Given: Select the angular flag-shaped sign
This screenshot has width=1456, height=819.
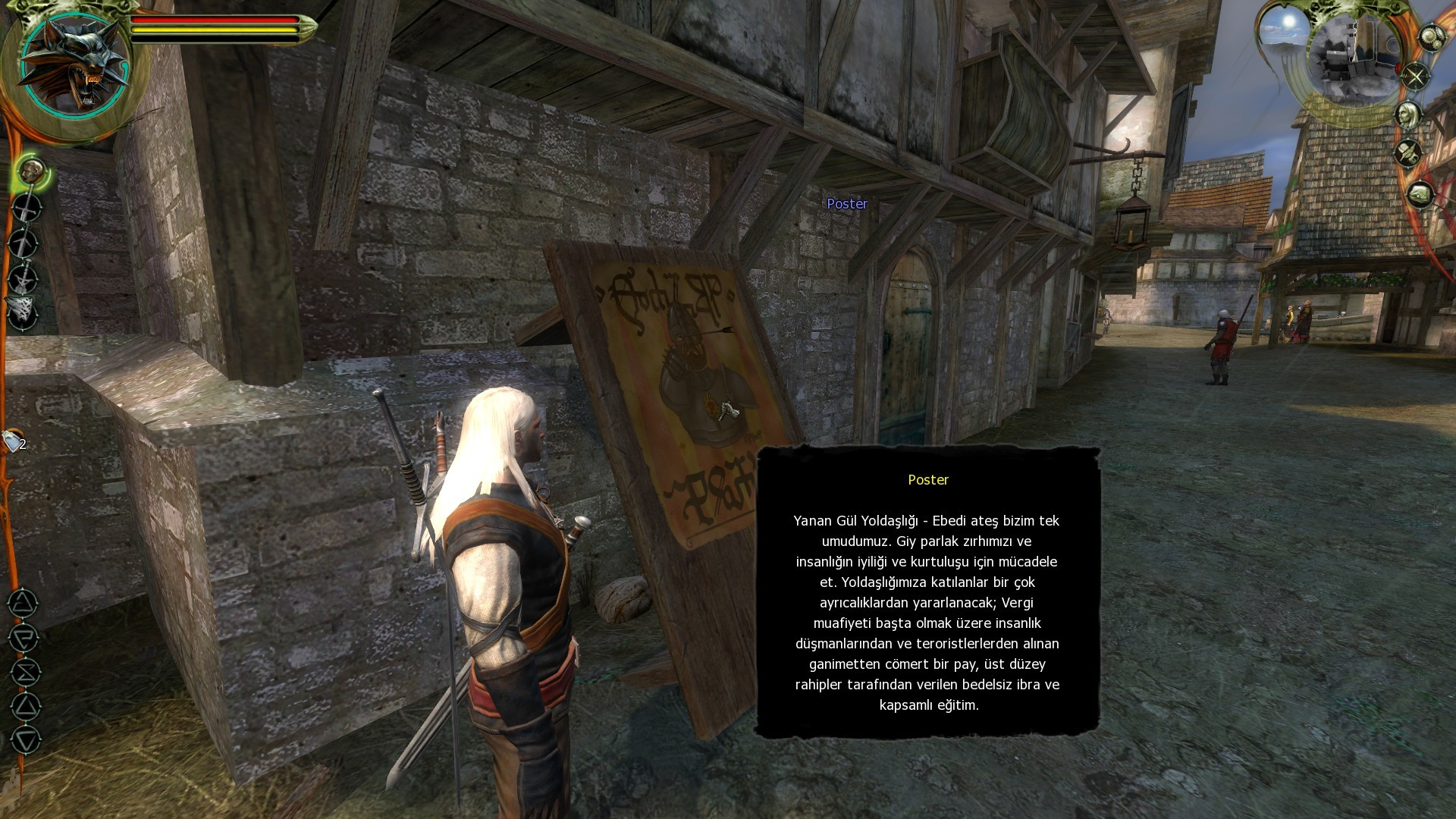Looking at the screenshot, I should [24, 638].
